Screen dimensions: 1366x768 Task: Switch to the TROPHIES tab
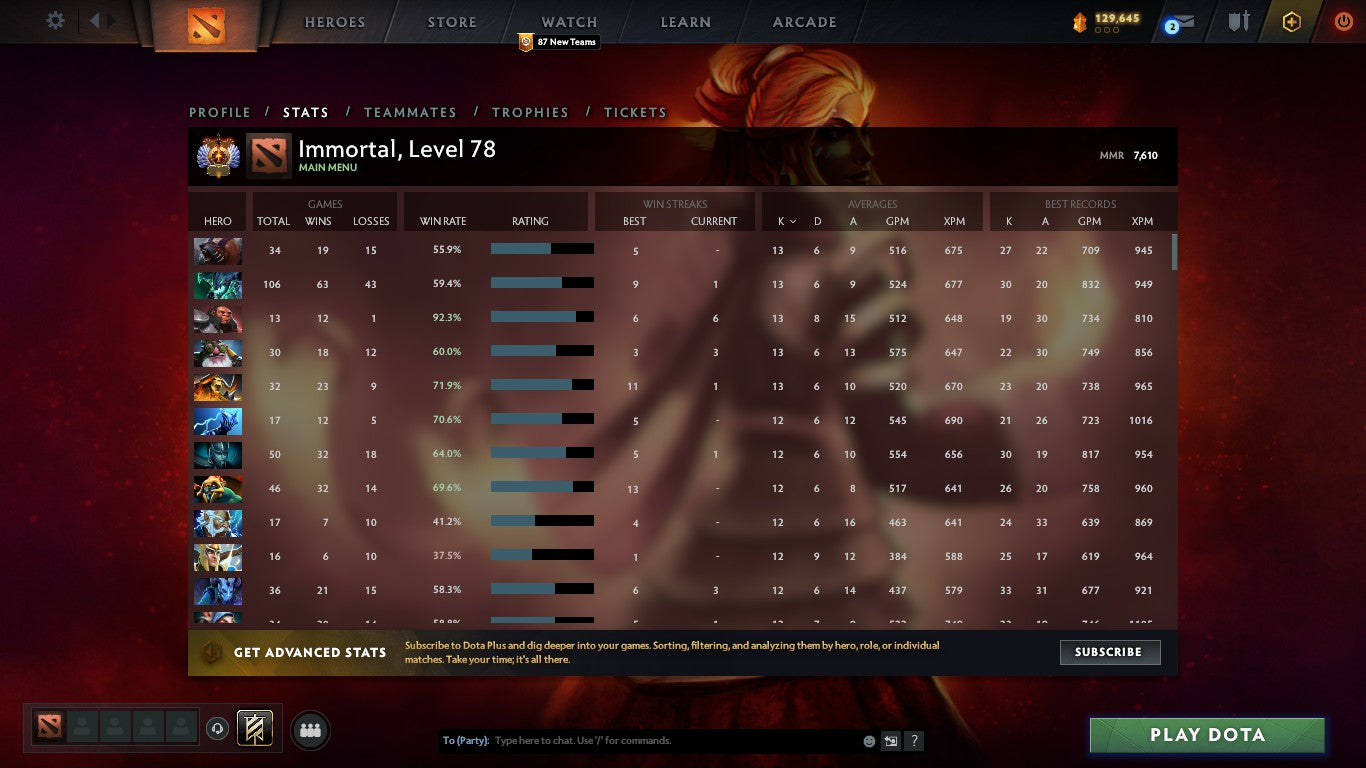pyautogui.click(x=530, y=112)
